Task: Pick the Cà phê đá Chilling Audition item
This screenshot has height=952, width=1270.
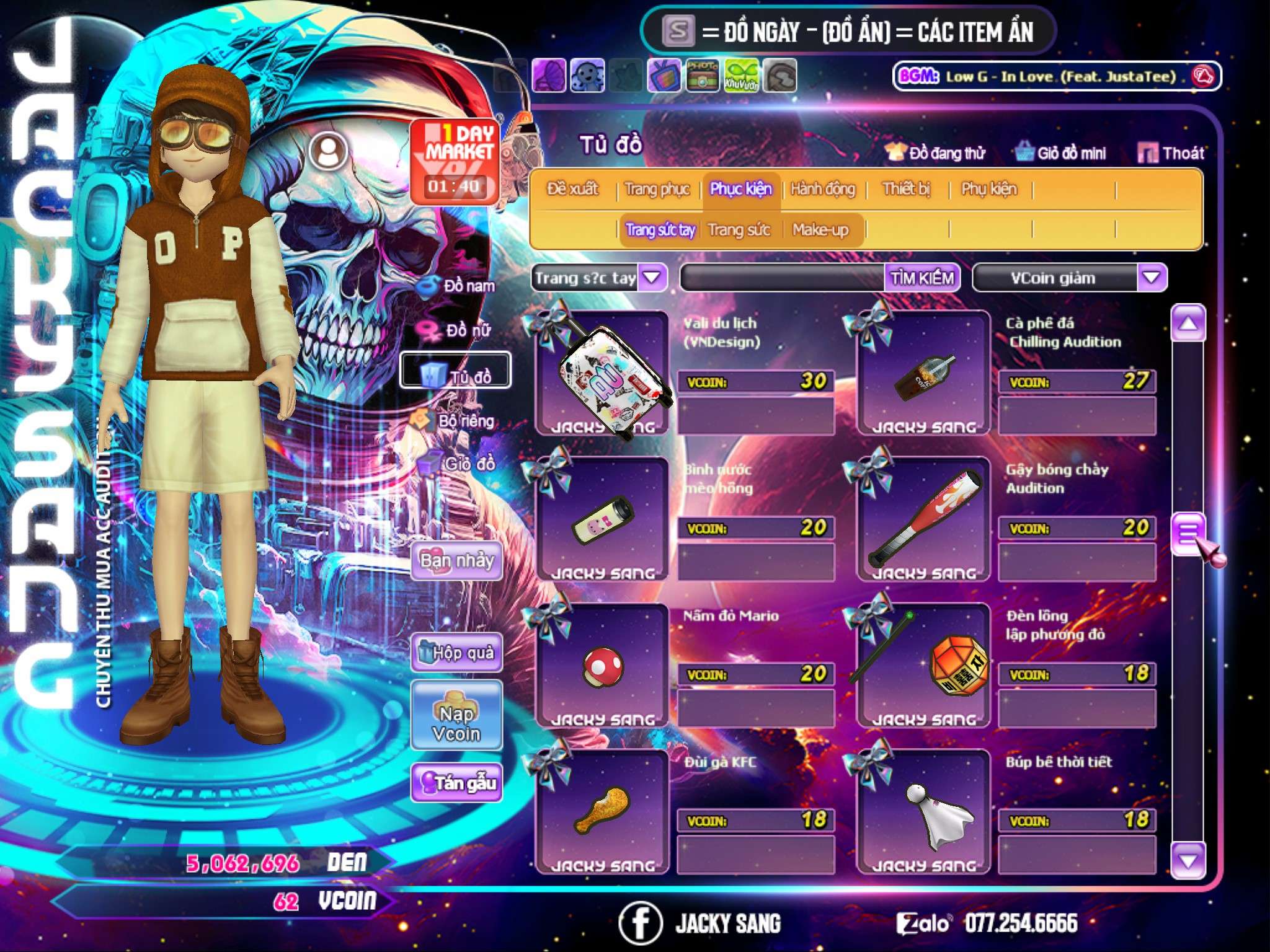Action: point(923,373)
